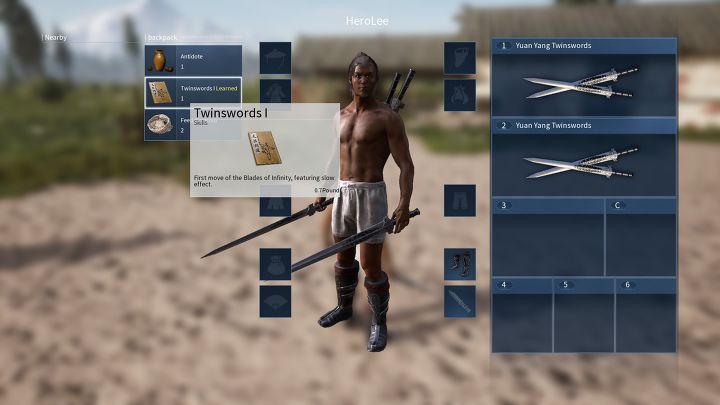Click the pouch equipment slot
720x405 pixels.
pyautogui.click(x=275, y=264)
